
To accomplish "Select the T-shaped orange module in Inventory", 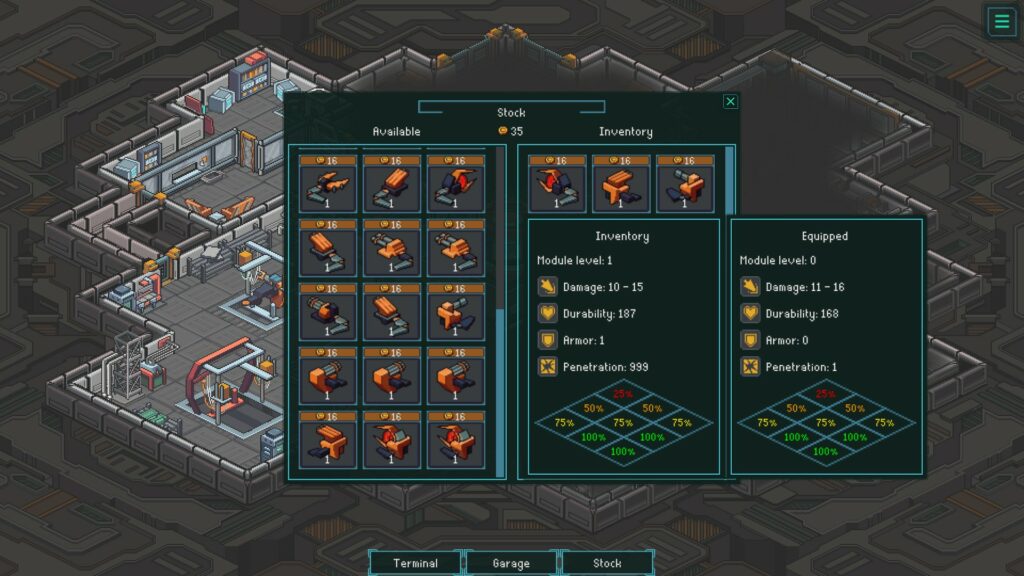I will (621, 184).
